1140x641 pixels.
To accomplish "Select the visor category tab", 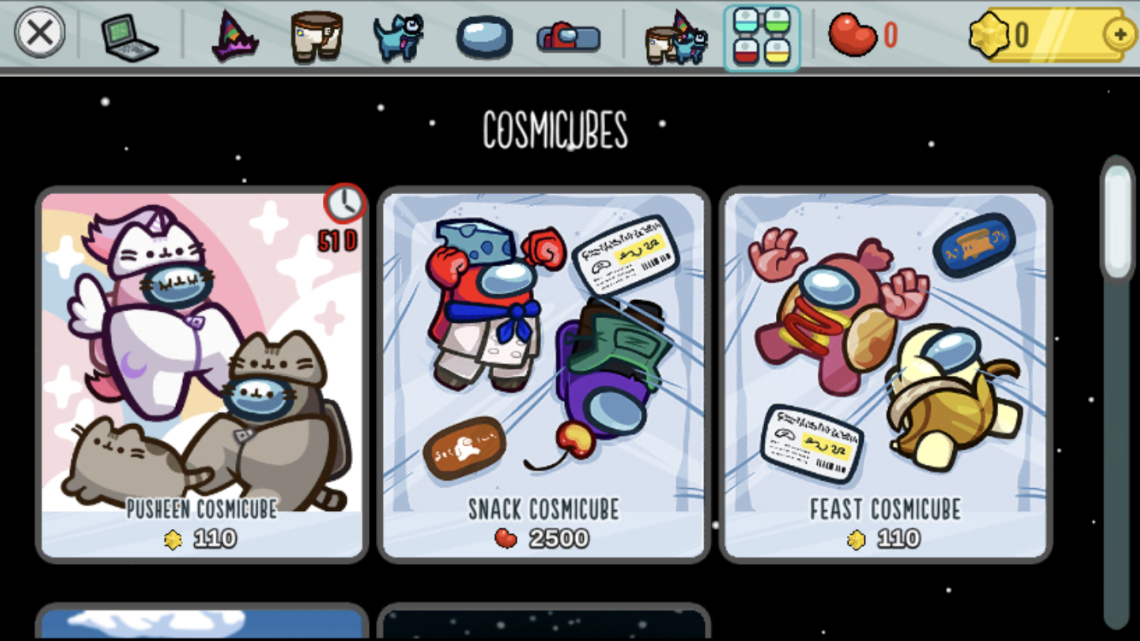I will pyautogui.click(x=484, y=37).
